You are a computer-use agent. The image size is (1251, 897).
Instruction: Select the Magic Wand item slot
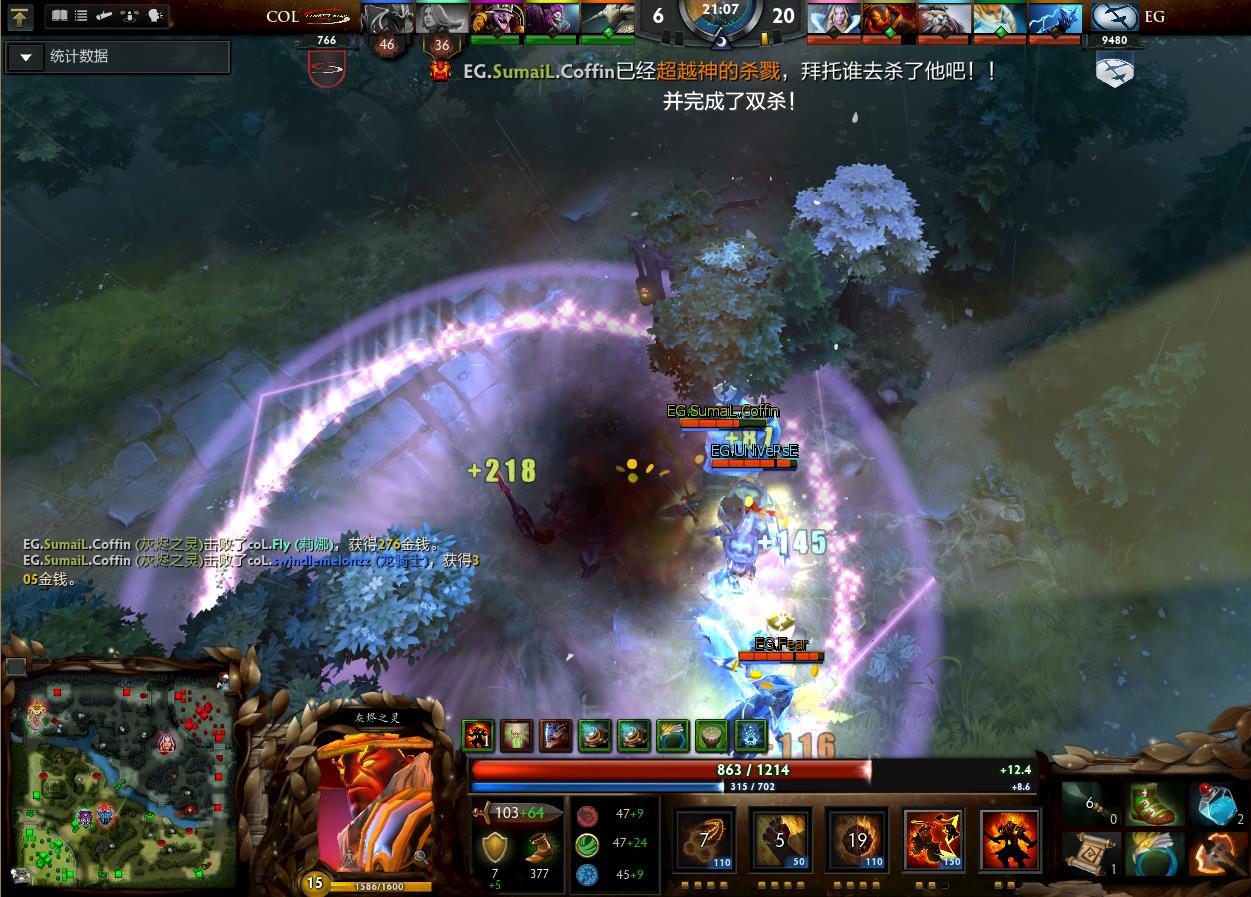point(1089,806)
